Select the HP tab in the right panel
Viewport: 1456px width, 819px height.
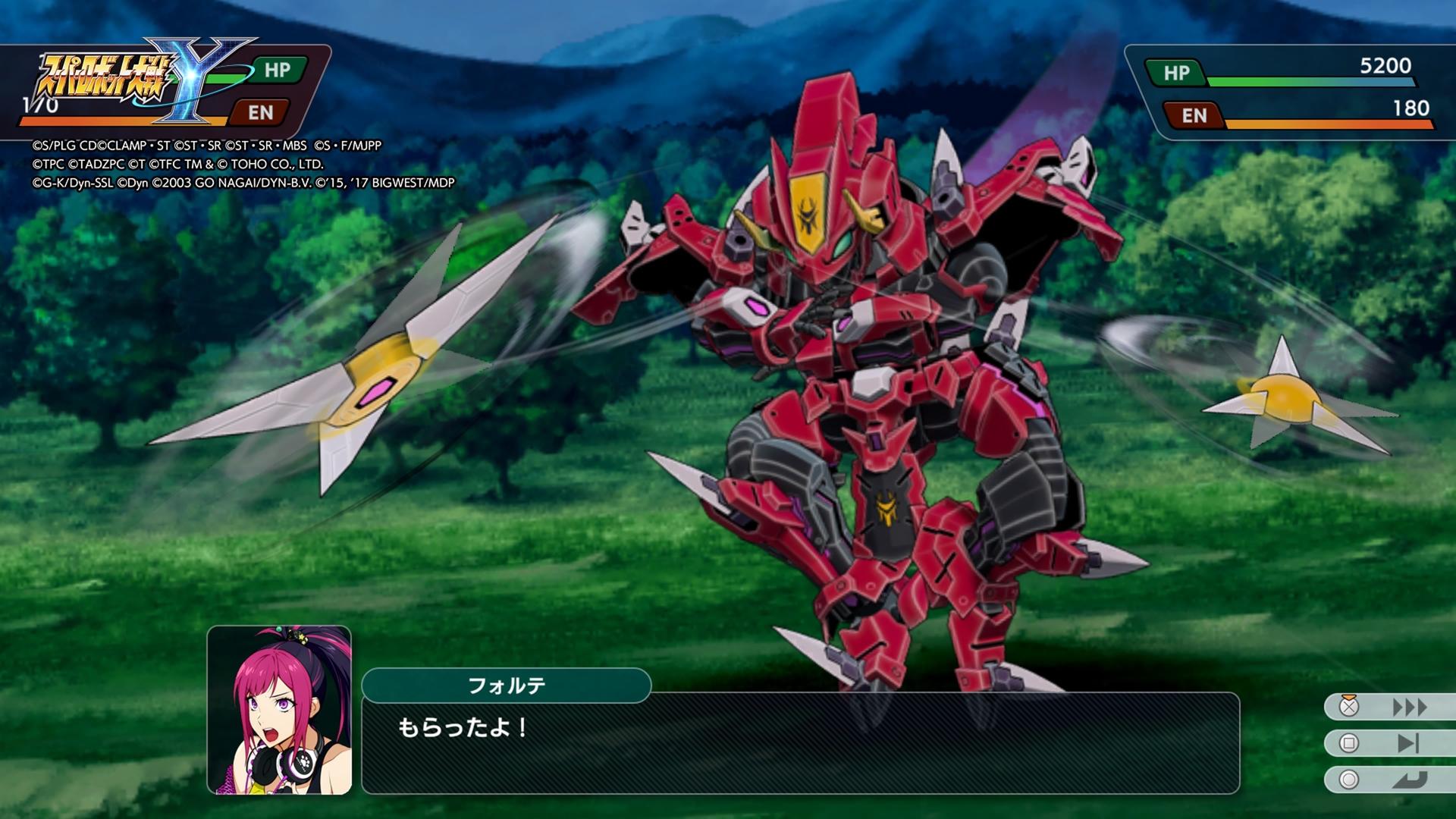[1178, 74]
